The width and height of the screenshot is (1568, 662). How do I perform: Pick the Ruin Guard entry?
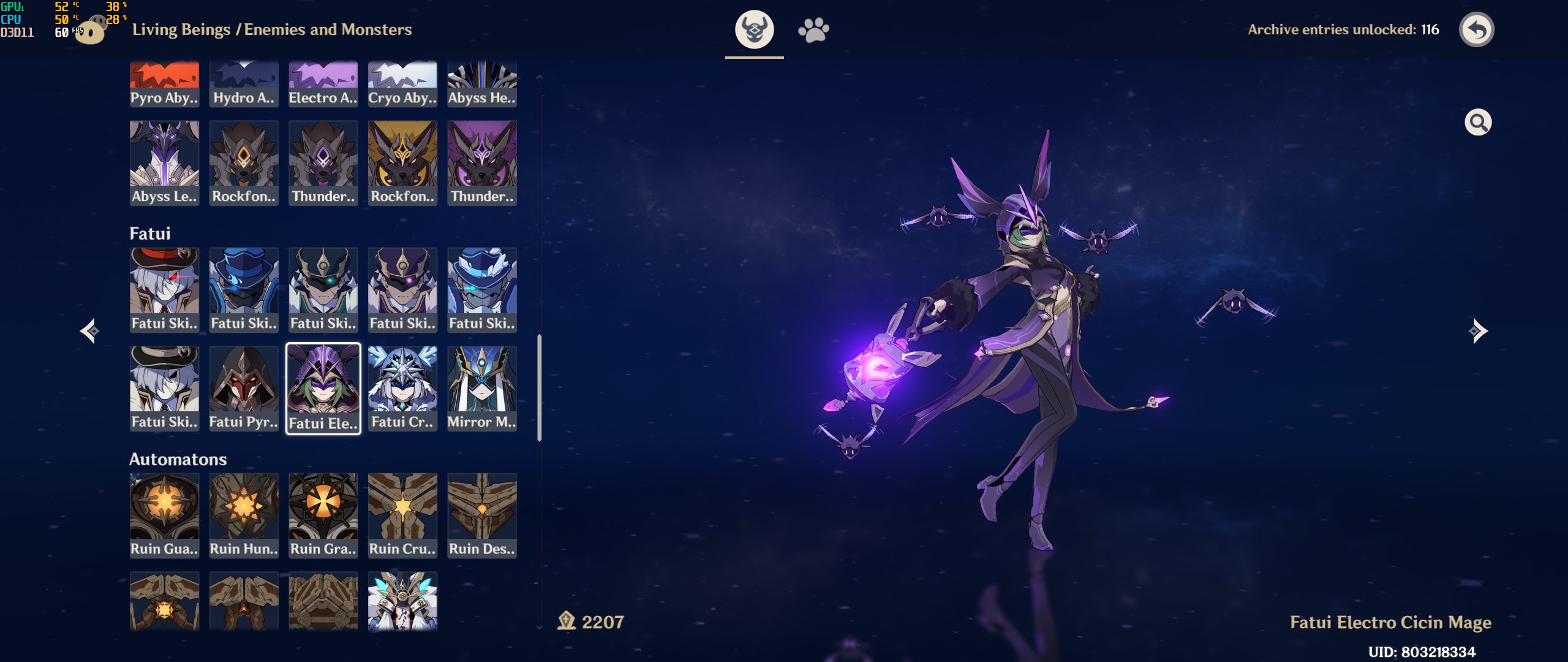164,515
